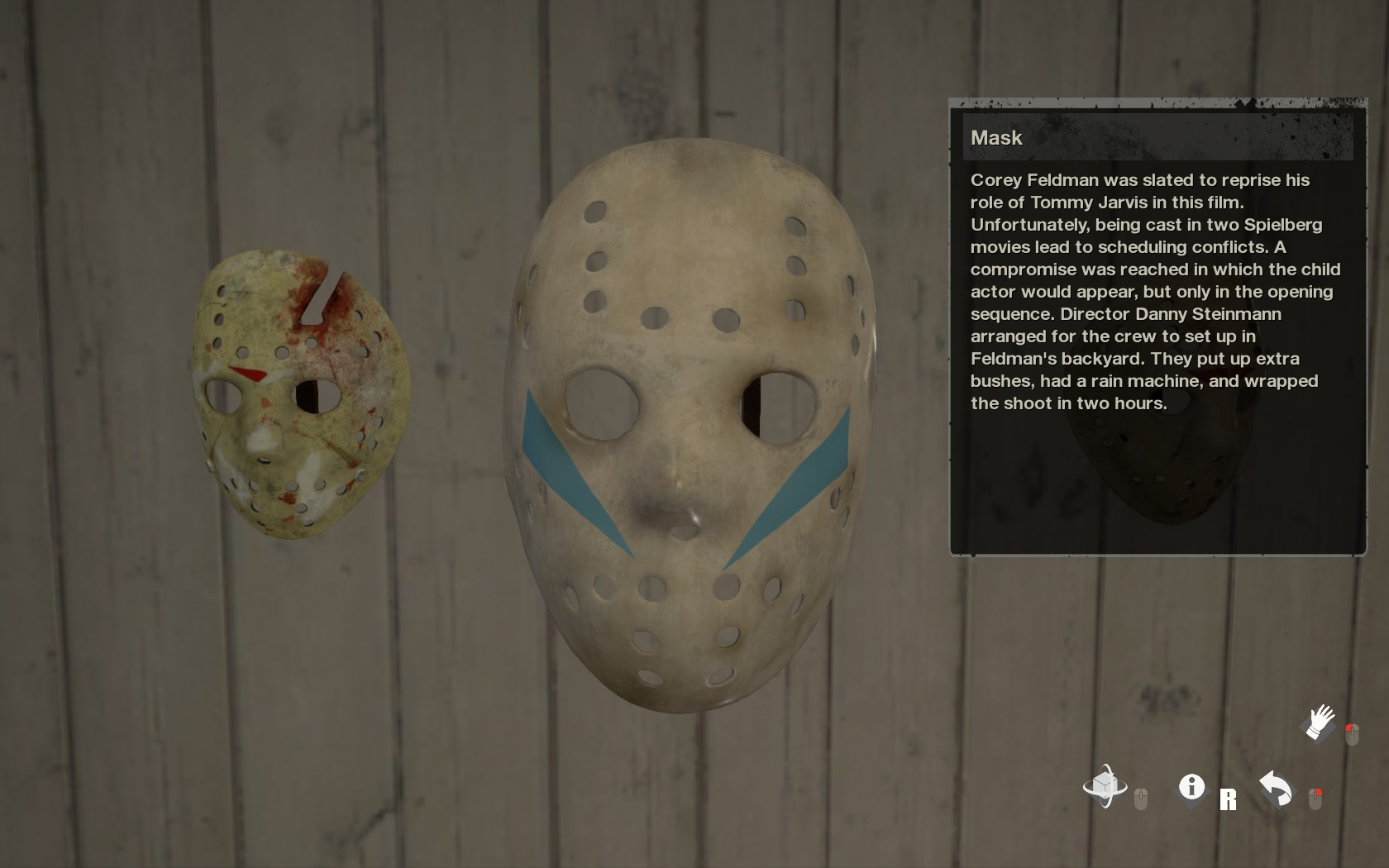Image resolution: width=1389 pixels, height=868 pixels.
Task: Click the 'R' key hint next to info icon
Action: pyautogui.click(x=1228, y=799)
